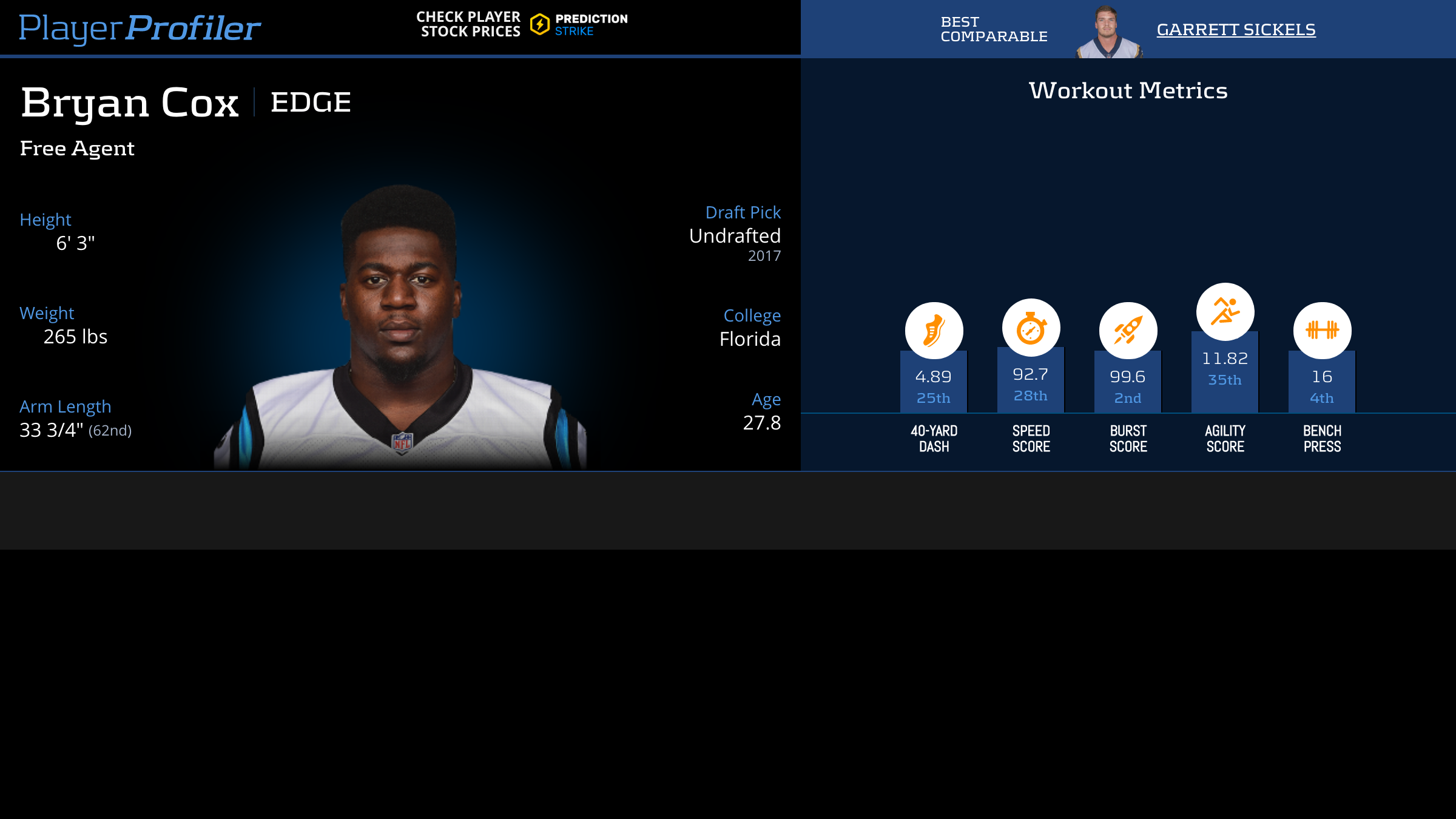Show the Agility Score runner icon
This screenshot has width=1456, height=819.
[1225, 312]
